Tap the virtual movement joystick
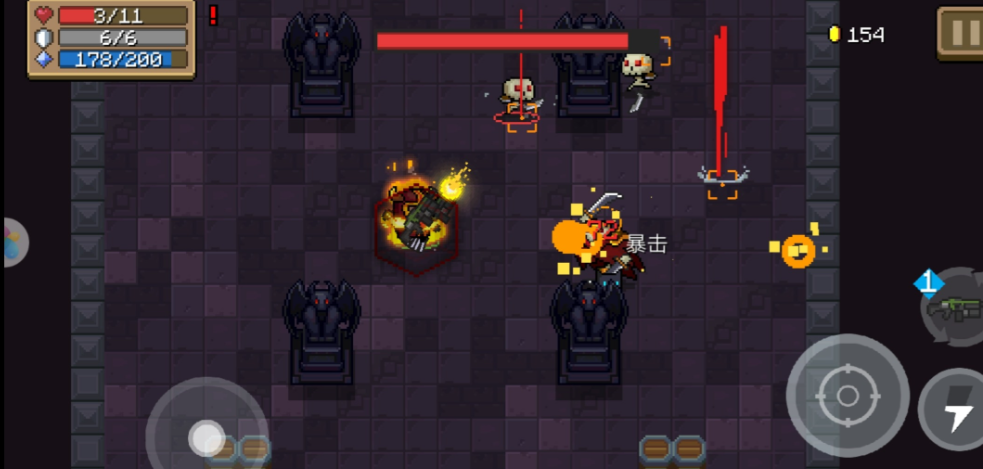The height and width of the screenshot is (469, 983). [207, 437]
